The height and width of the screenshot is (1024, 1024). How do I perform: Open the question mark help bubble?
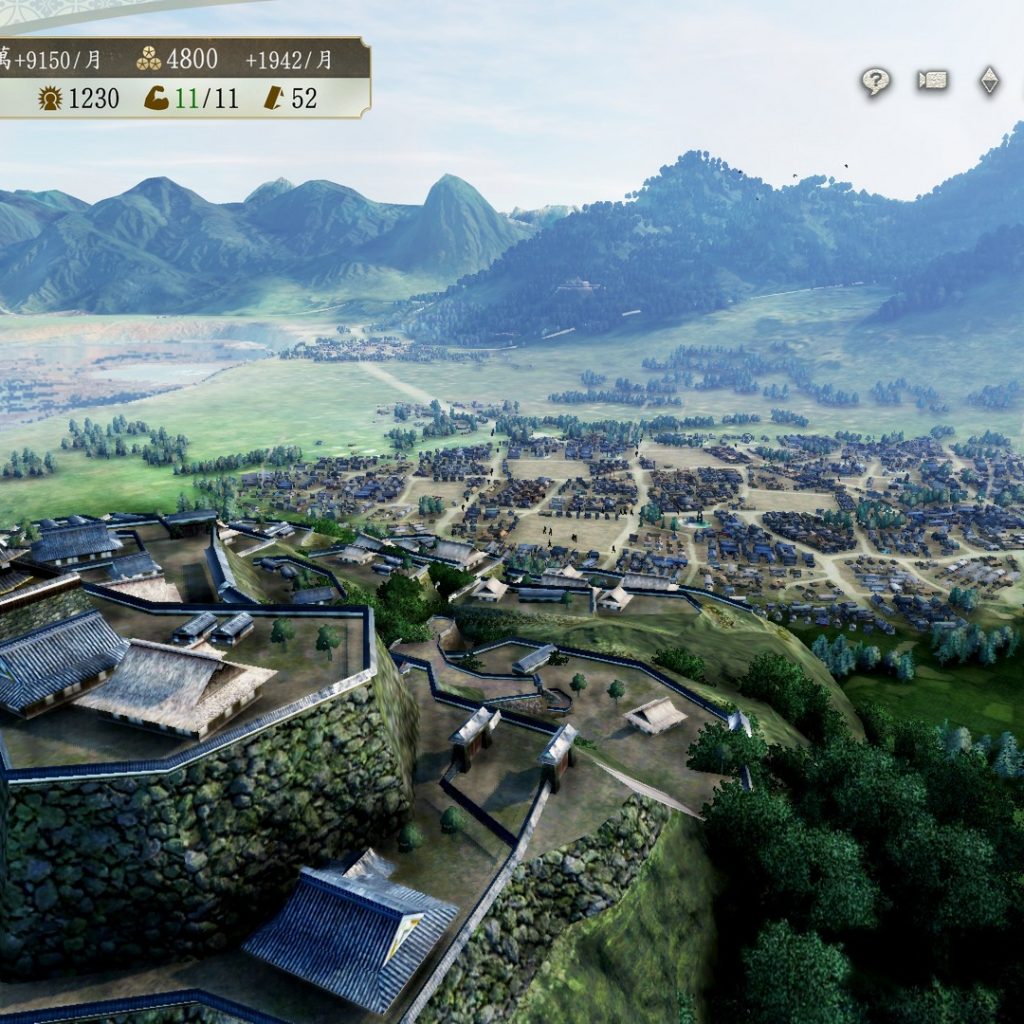click(876, 81)
